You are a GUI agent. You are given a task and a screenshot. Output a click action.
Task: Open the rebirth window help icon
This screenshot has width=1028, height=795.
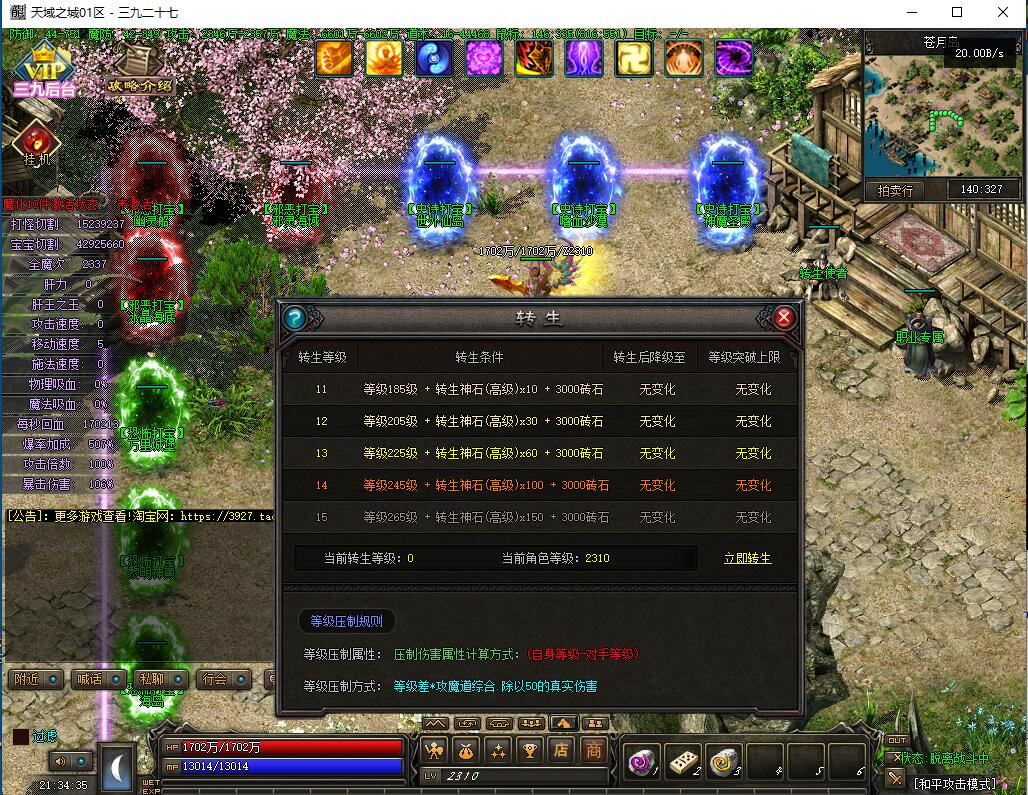point(294,318)
